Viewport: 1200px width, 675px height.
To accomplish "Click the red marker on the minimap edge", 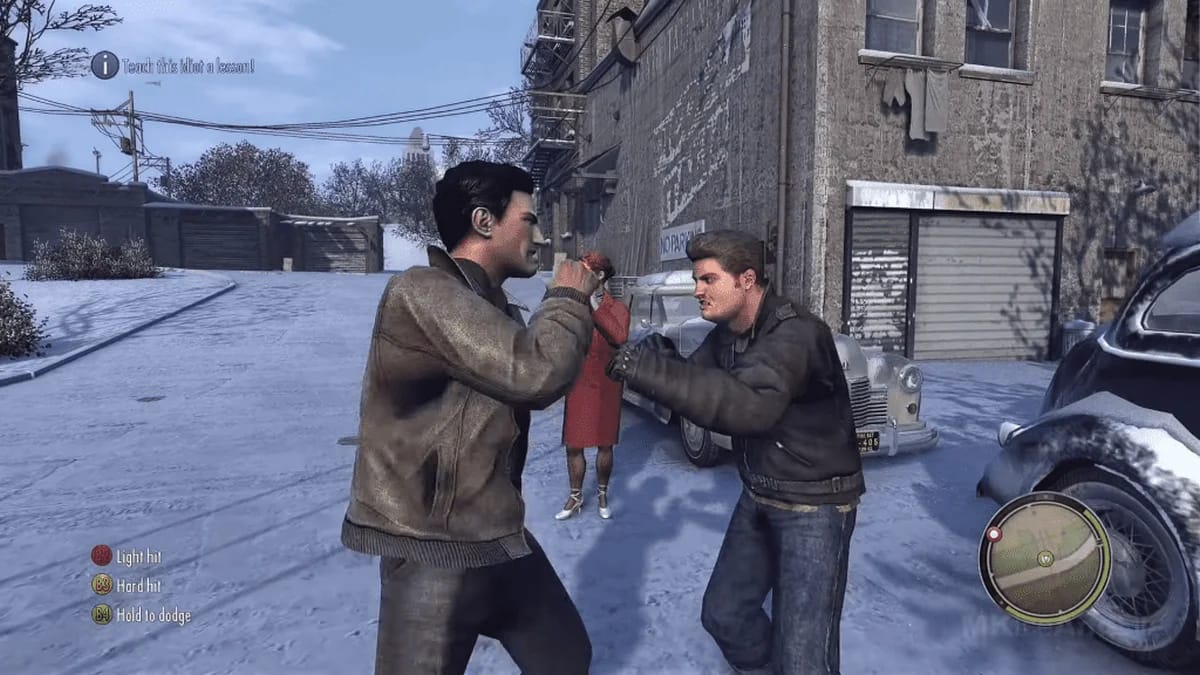I will point(994,535).
